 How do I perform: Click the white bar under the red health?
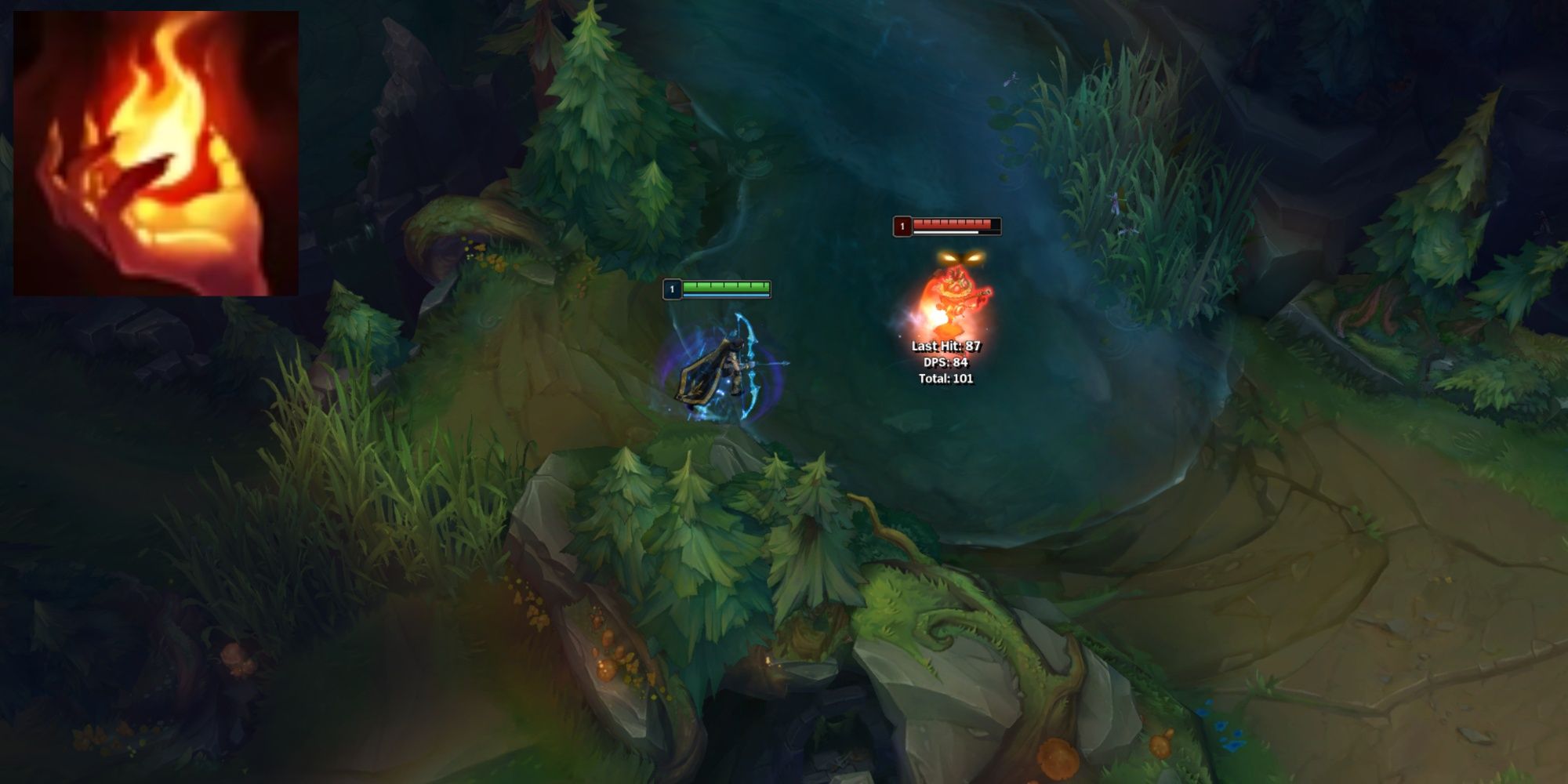click(x=946, y=233)
